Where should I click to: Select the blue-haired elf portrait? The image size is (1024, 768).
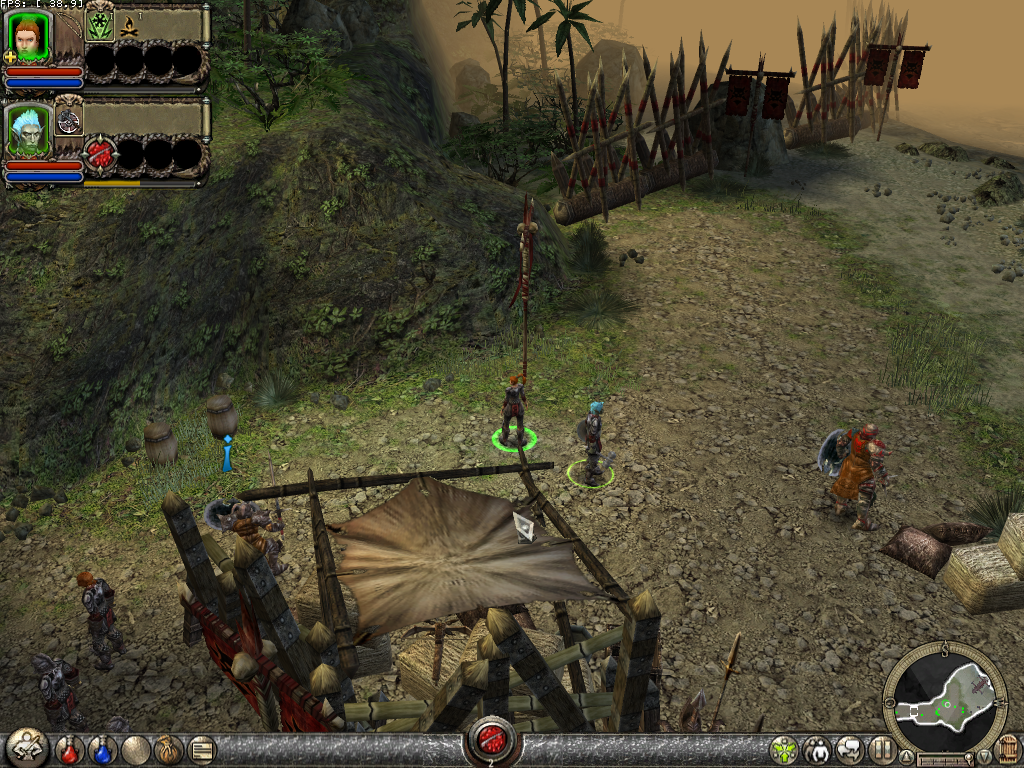click(x=28, y=129)
